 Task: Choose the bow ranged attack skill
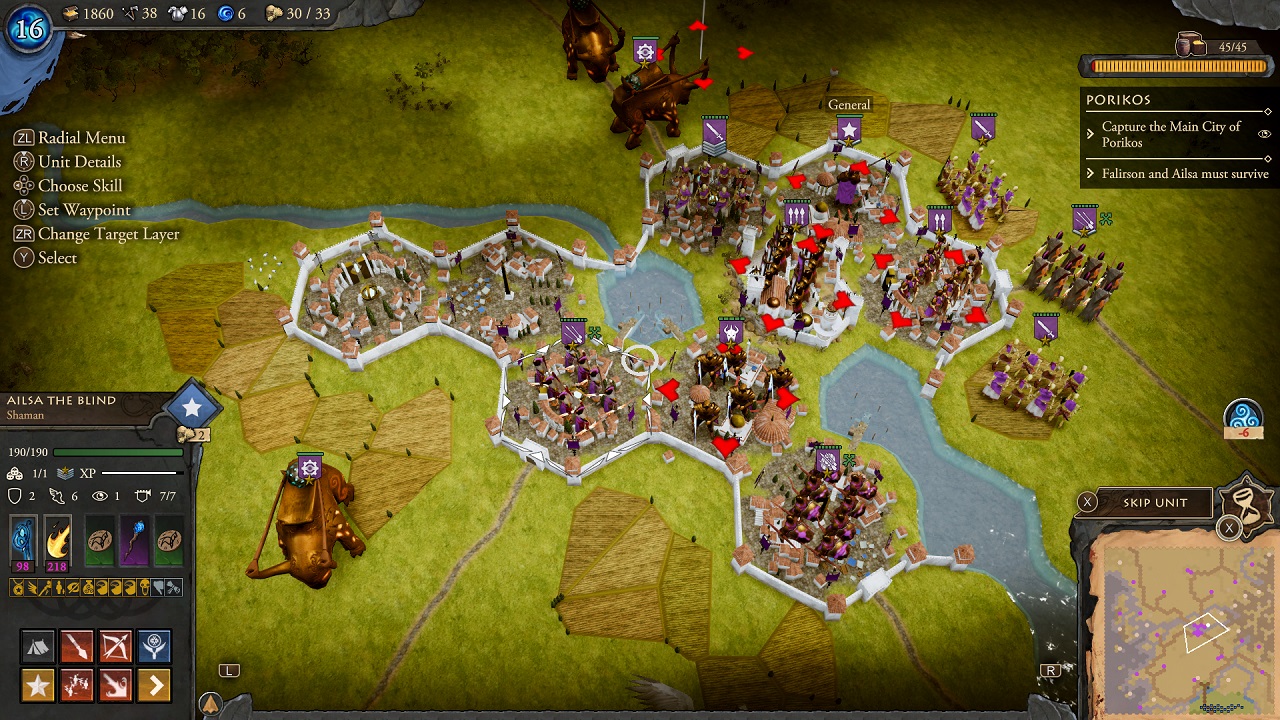tap(115, 644)
